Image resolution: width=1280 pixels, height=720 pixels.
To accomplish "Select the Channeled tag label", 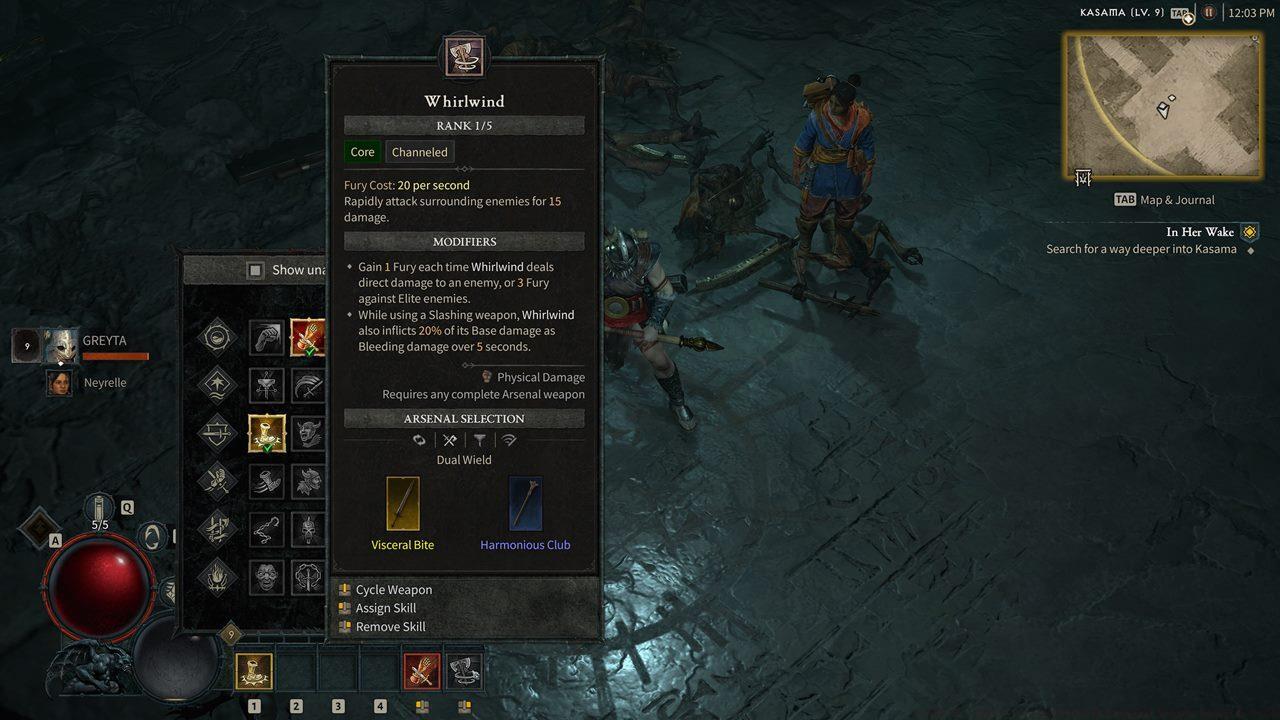I will [419, 152].
